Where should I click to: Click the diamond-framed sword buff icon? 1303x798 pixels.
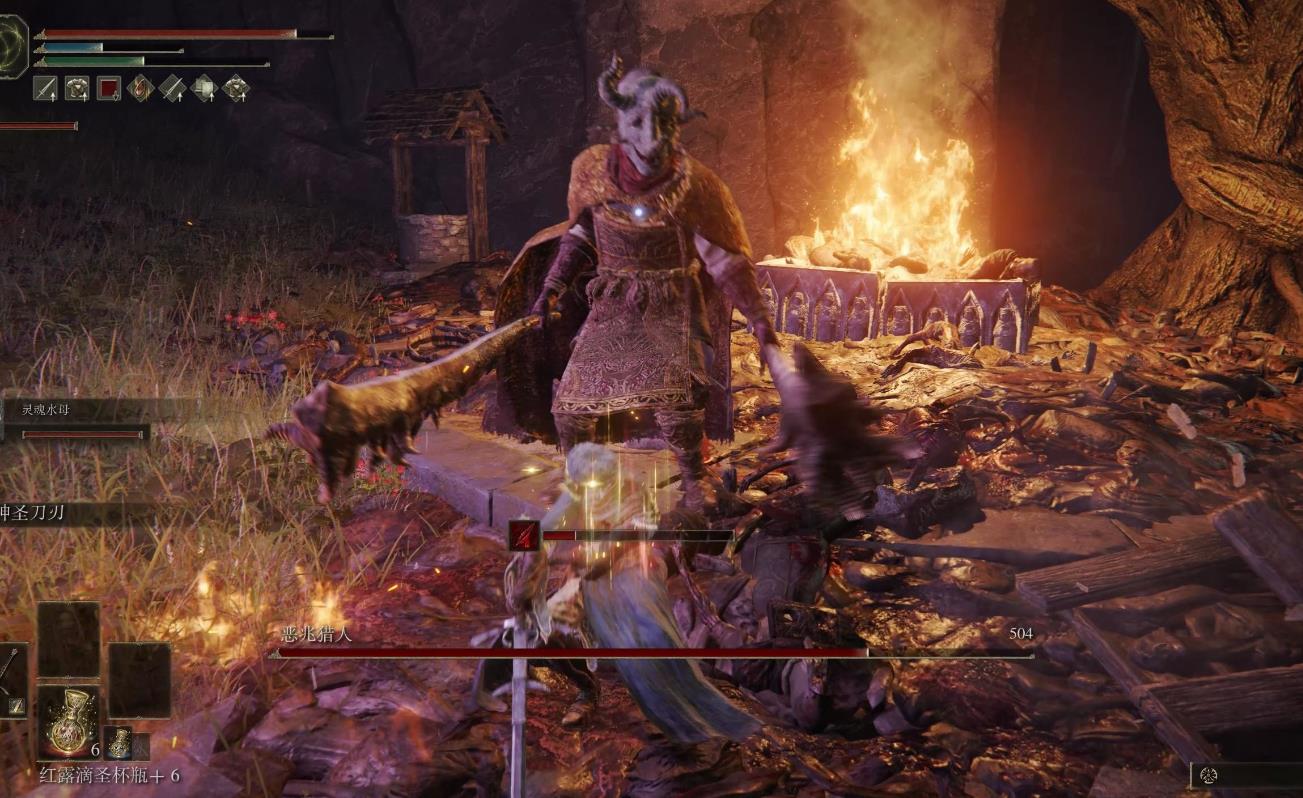[x=172, y=89]
